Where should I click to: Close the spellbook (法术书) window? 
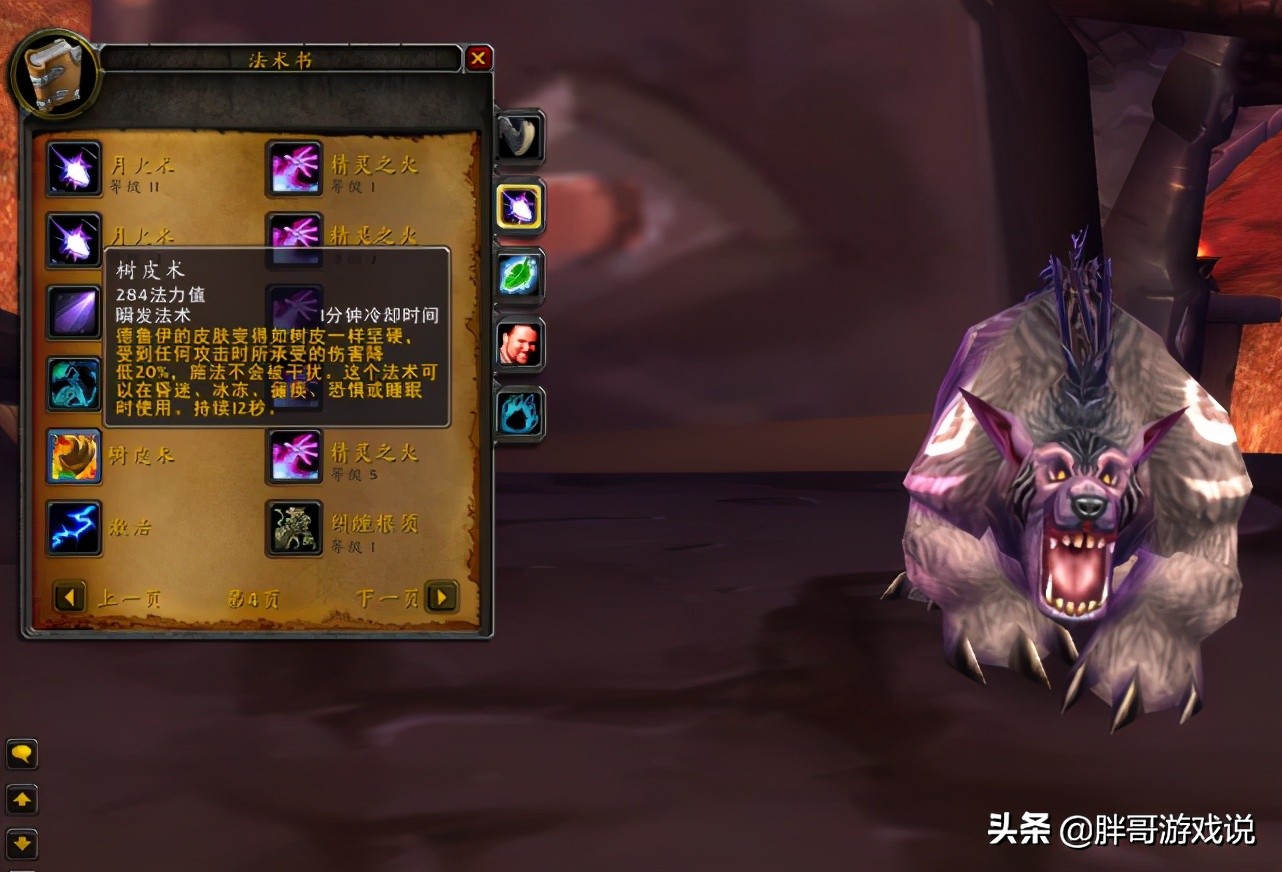click(478, 58)
